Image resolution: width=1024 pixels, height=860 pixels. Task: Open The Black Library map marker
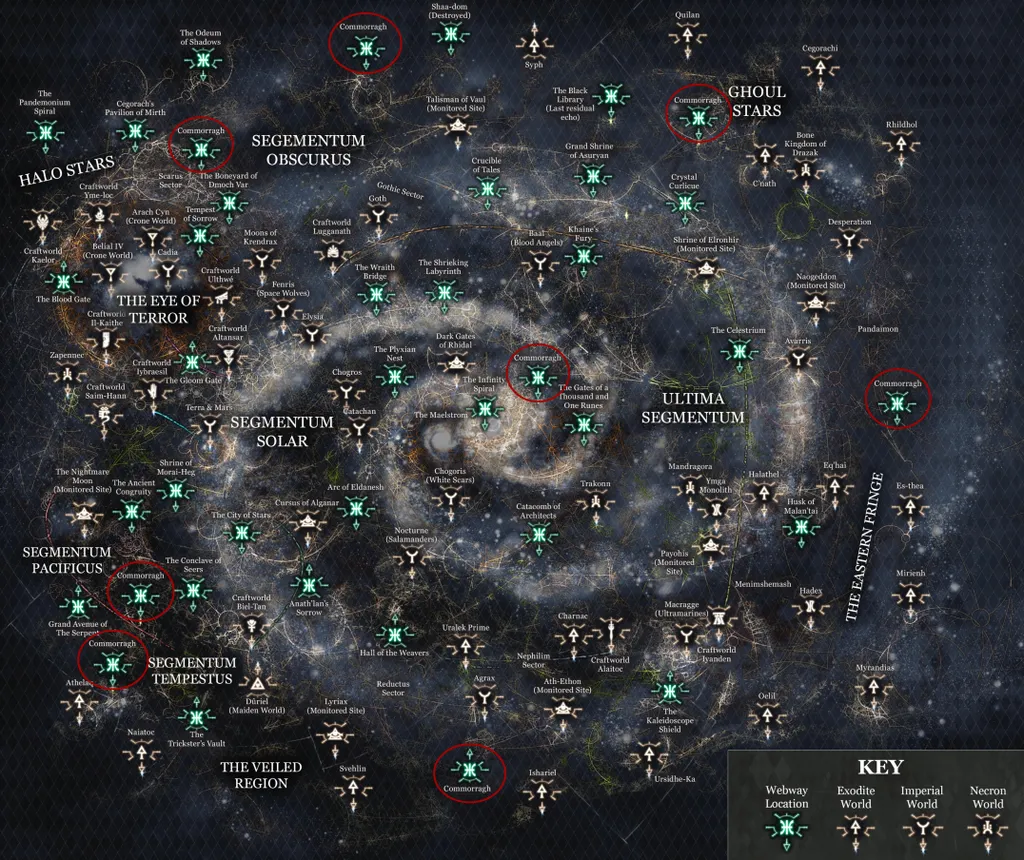coord(610,97)
